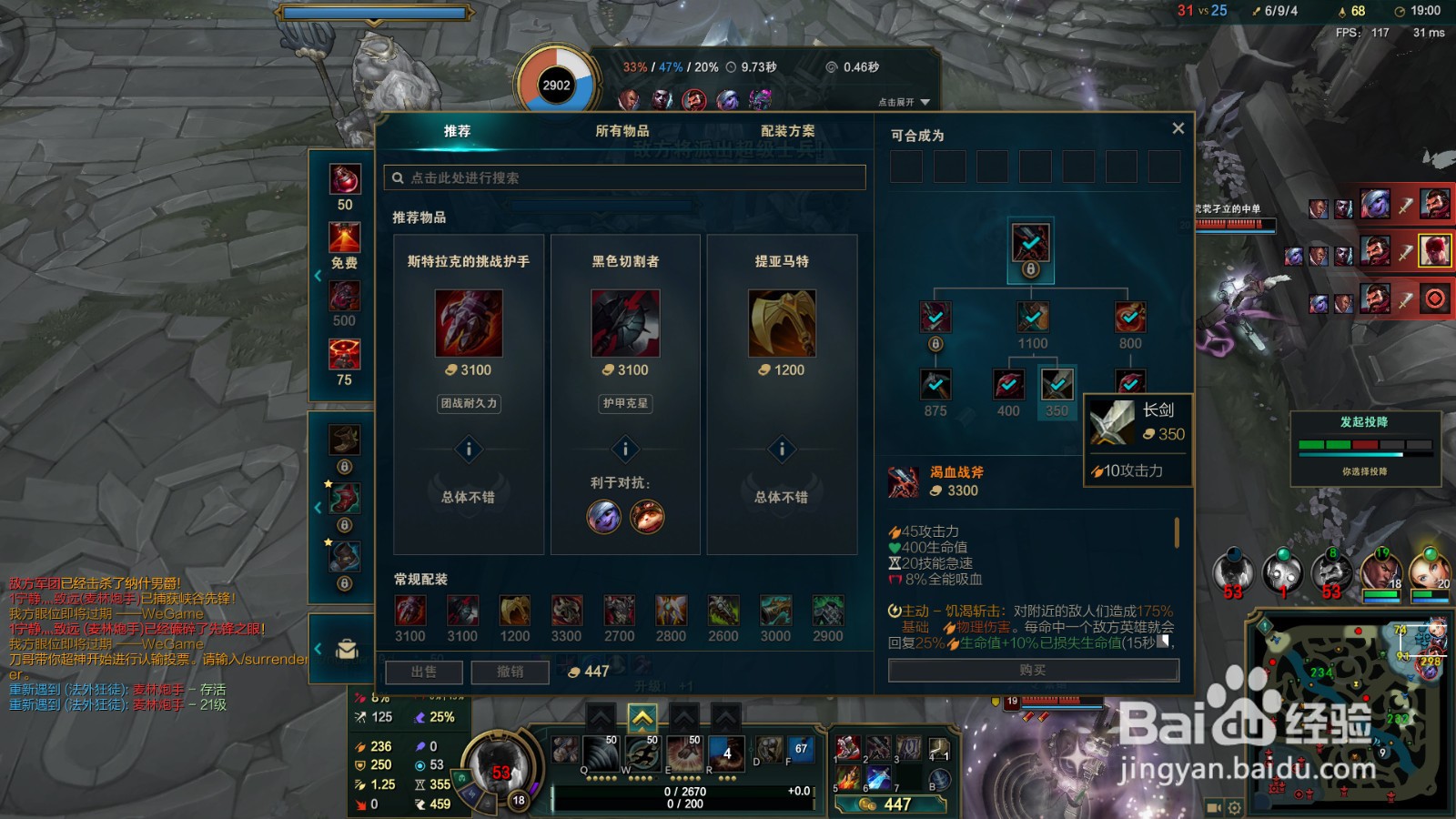Click the 长剑 component icon in the build tree
This screenshot has height=819, width=1456.
(x=1056, y=384)
